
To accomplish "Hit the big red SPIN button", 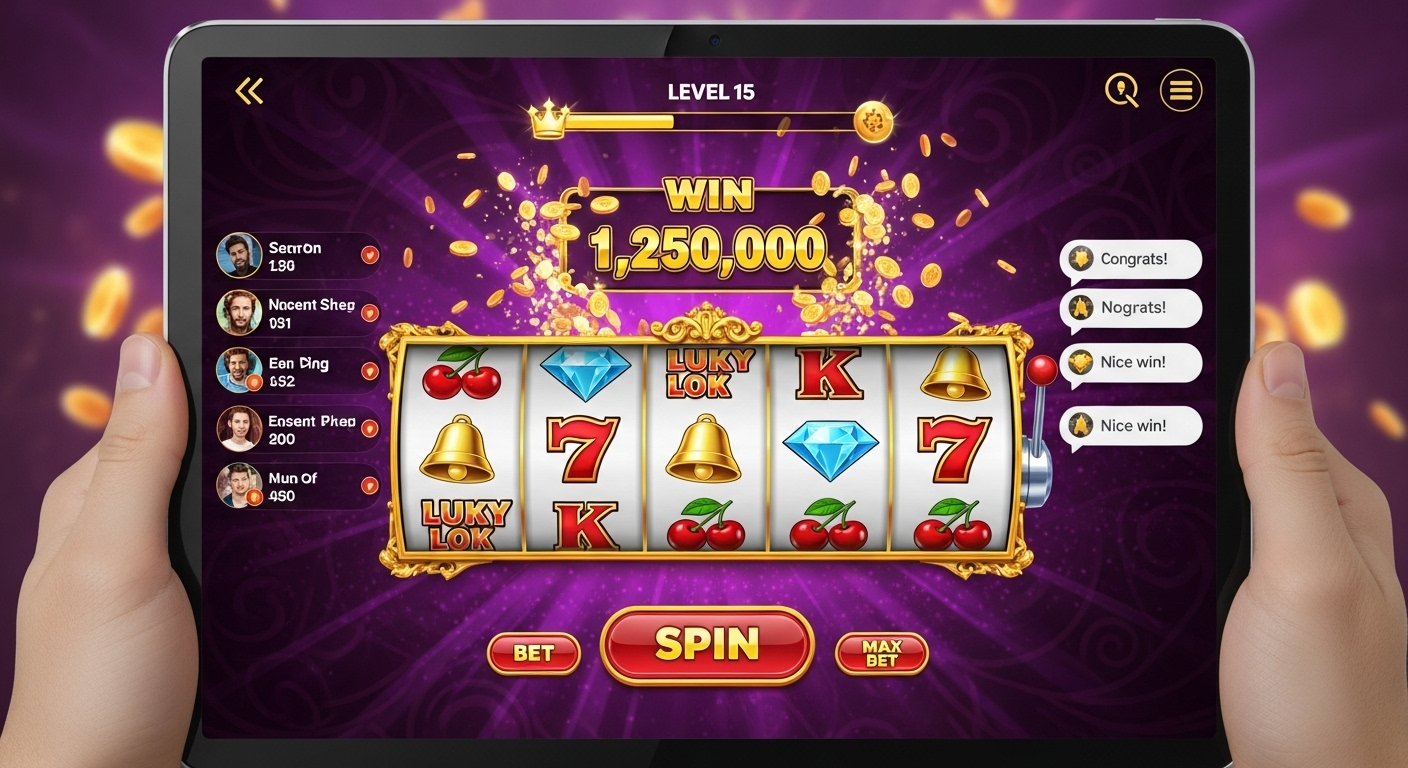I will click(707, 645).
